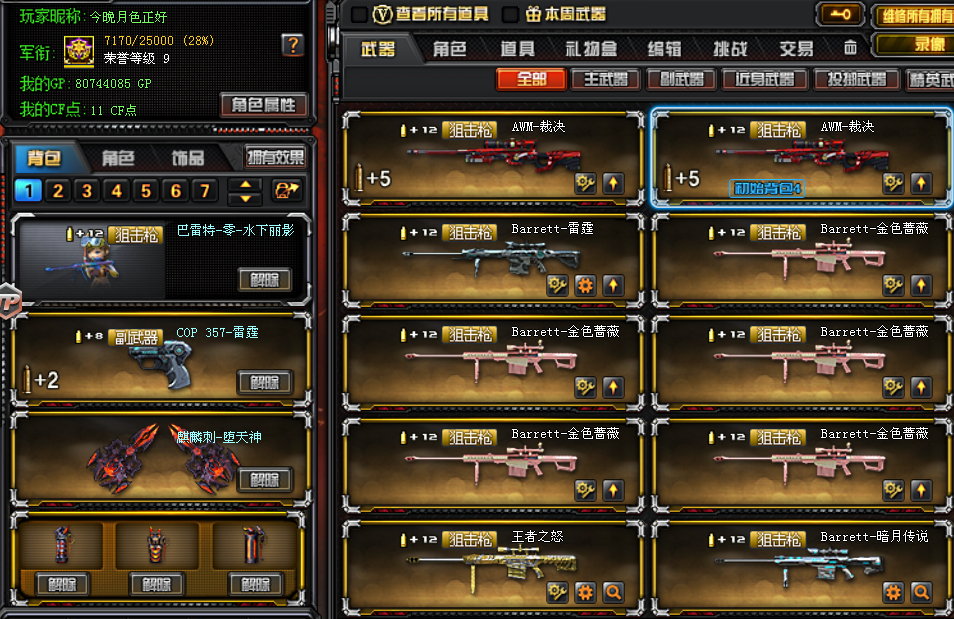The width and height of the screenshot is (954, 619).
Task: Remove the COP 357-雷霆 secondary weapon
Action: pos(264,381)
